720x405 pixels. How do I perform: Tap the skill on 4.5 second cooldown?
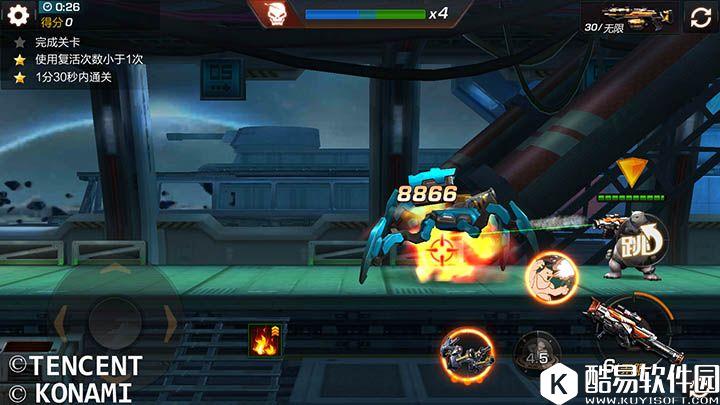tap(535, 356)
